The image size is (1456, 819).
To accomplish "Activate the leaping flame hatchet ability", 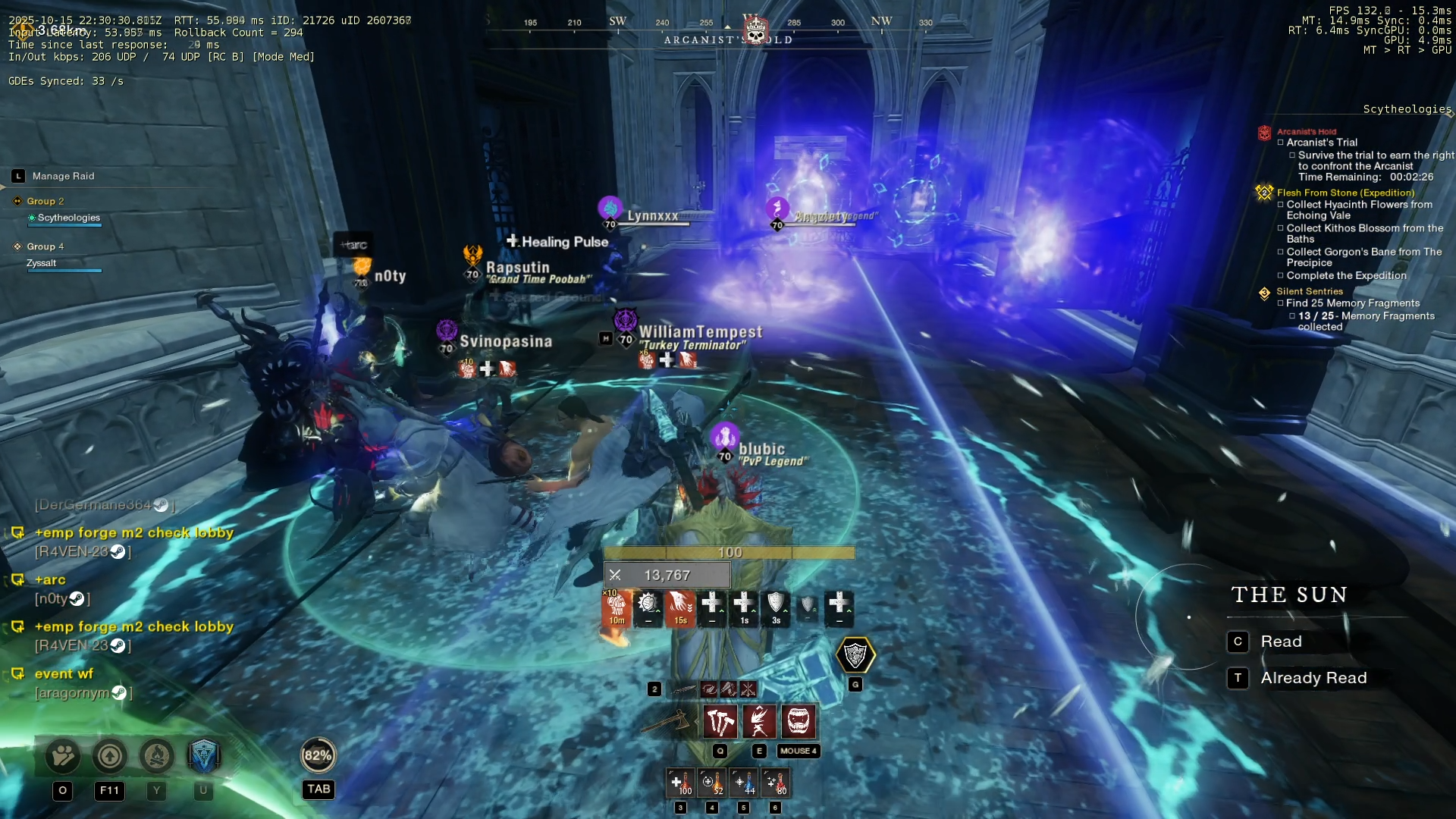I will point(759,721).
